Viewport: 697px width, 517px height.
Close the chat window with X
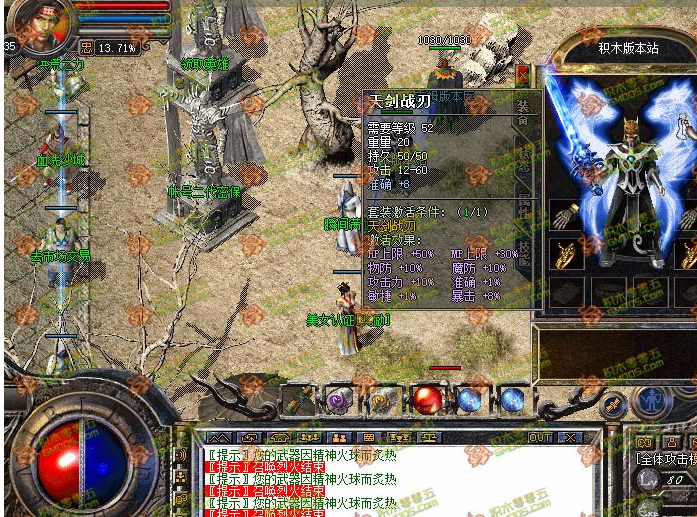[570, 438]
